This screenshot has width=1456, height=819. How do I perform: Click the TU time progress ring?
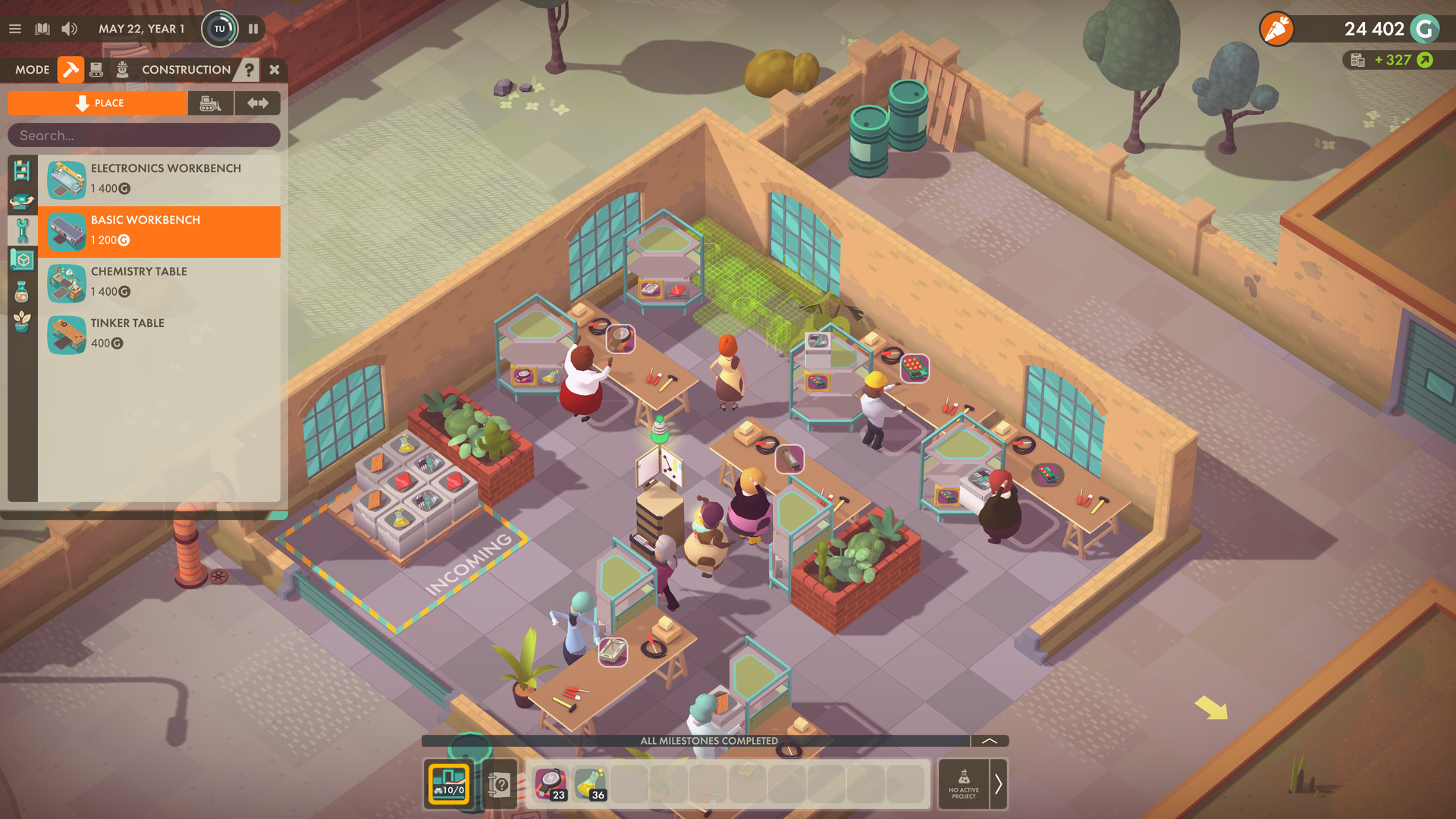tap(219, 29)
